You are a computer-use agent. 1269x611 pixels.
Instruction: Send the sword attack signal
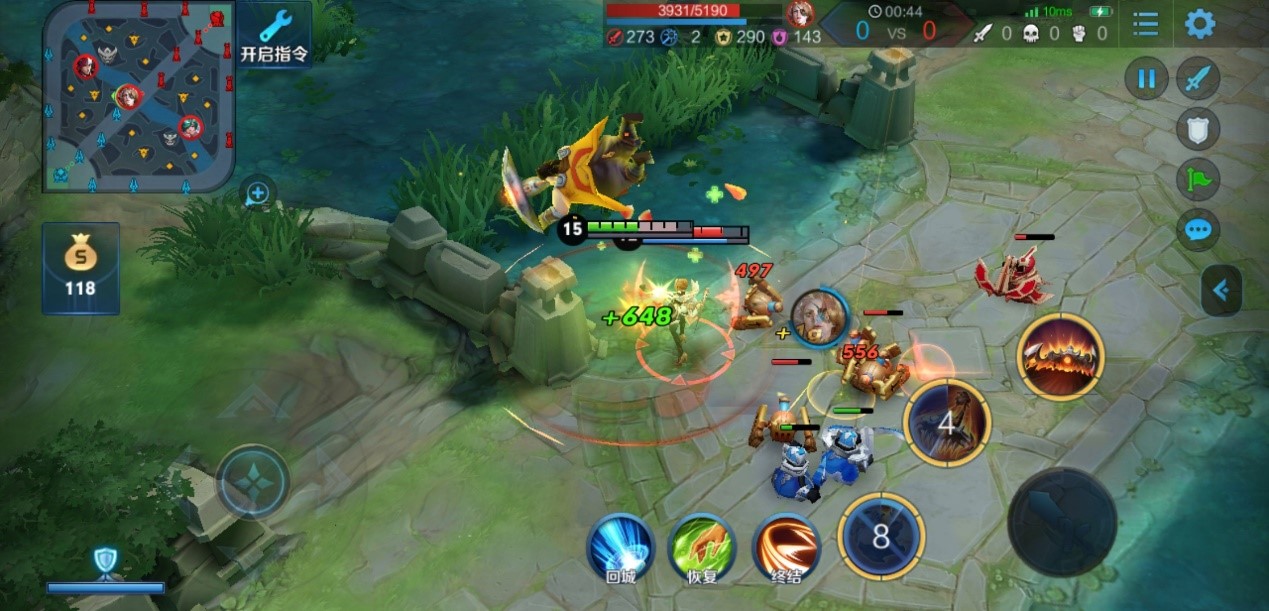point(1197,79)
